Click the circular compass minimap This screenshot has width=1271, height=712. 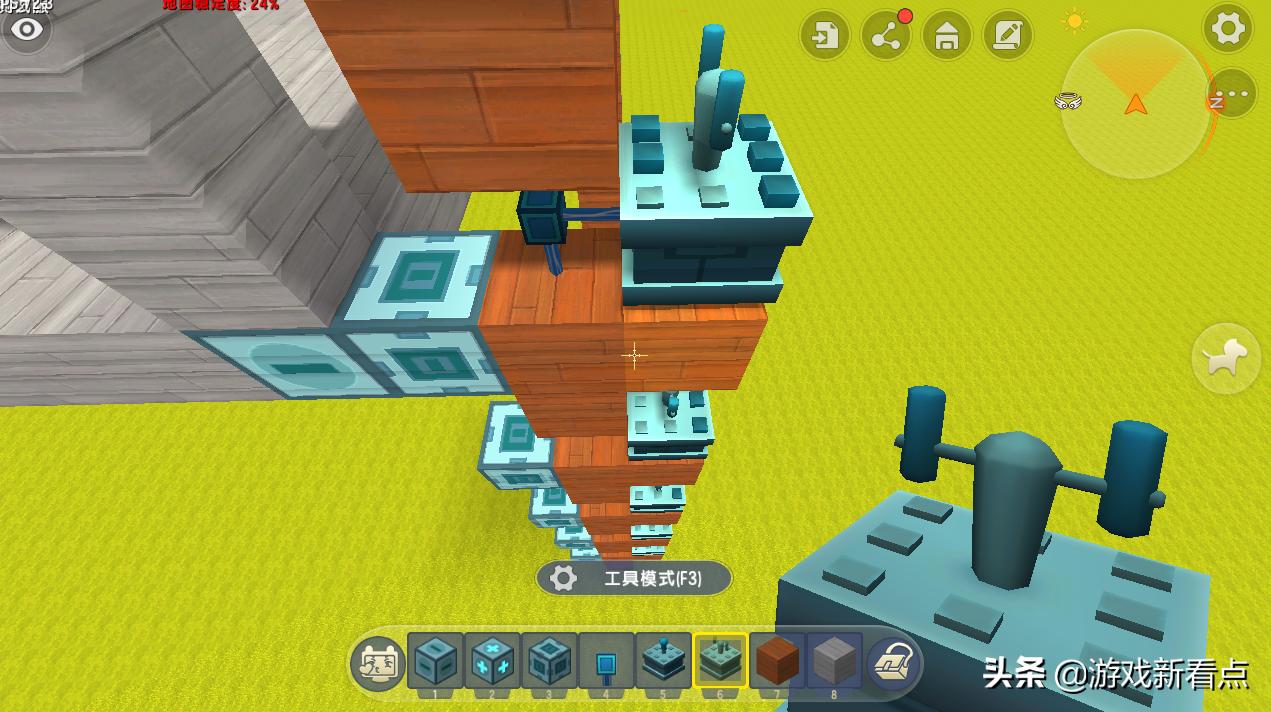(x=1135, y=104)
